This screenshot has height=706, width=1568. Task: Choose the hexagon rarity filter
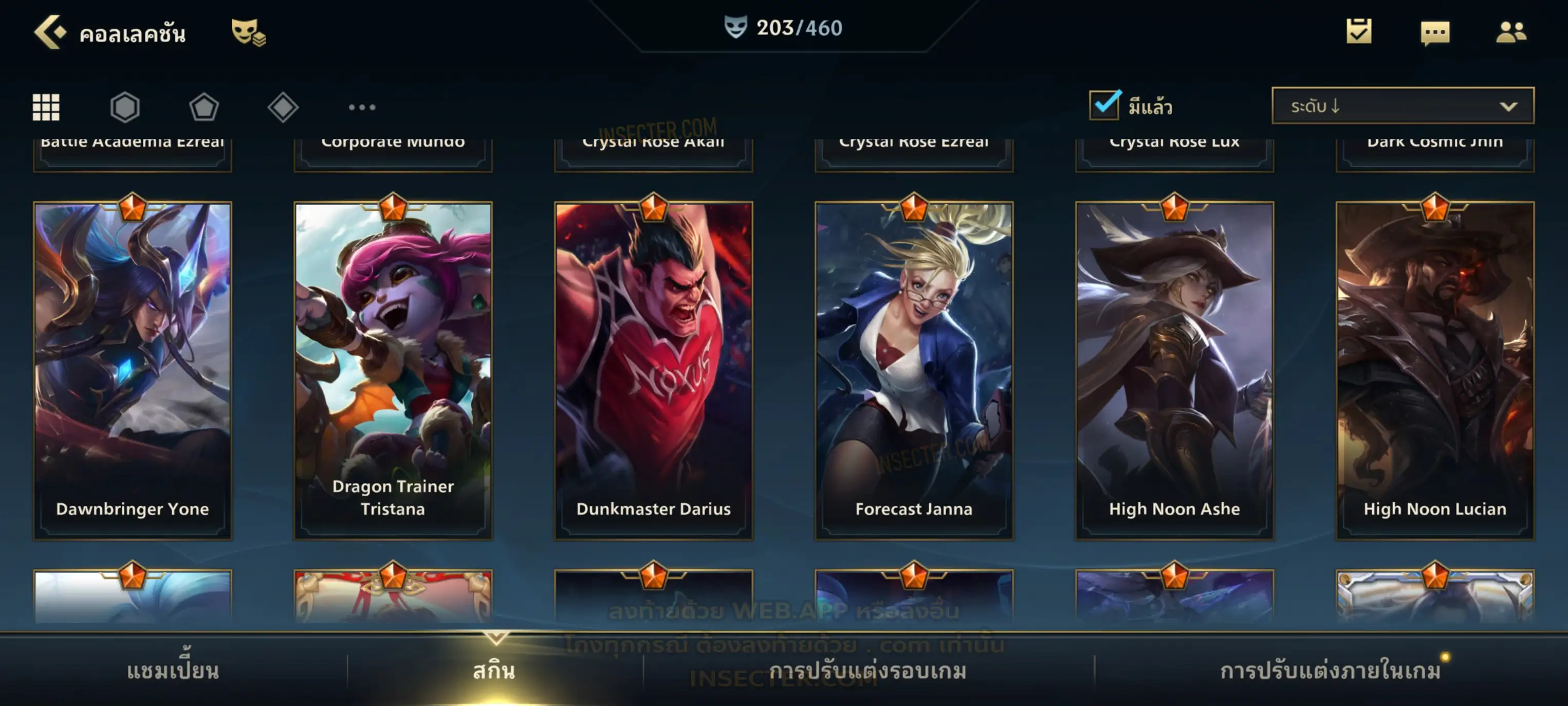(x=125, y=107)
